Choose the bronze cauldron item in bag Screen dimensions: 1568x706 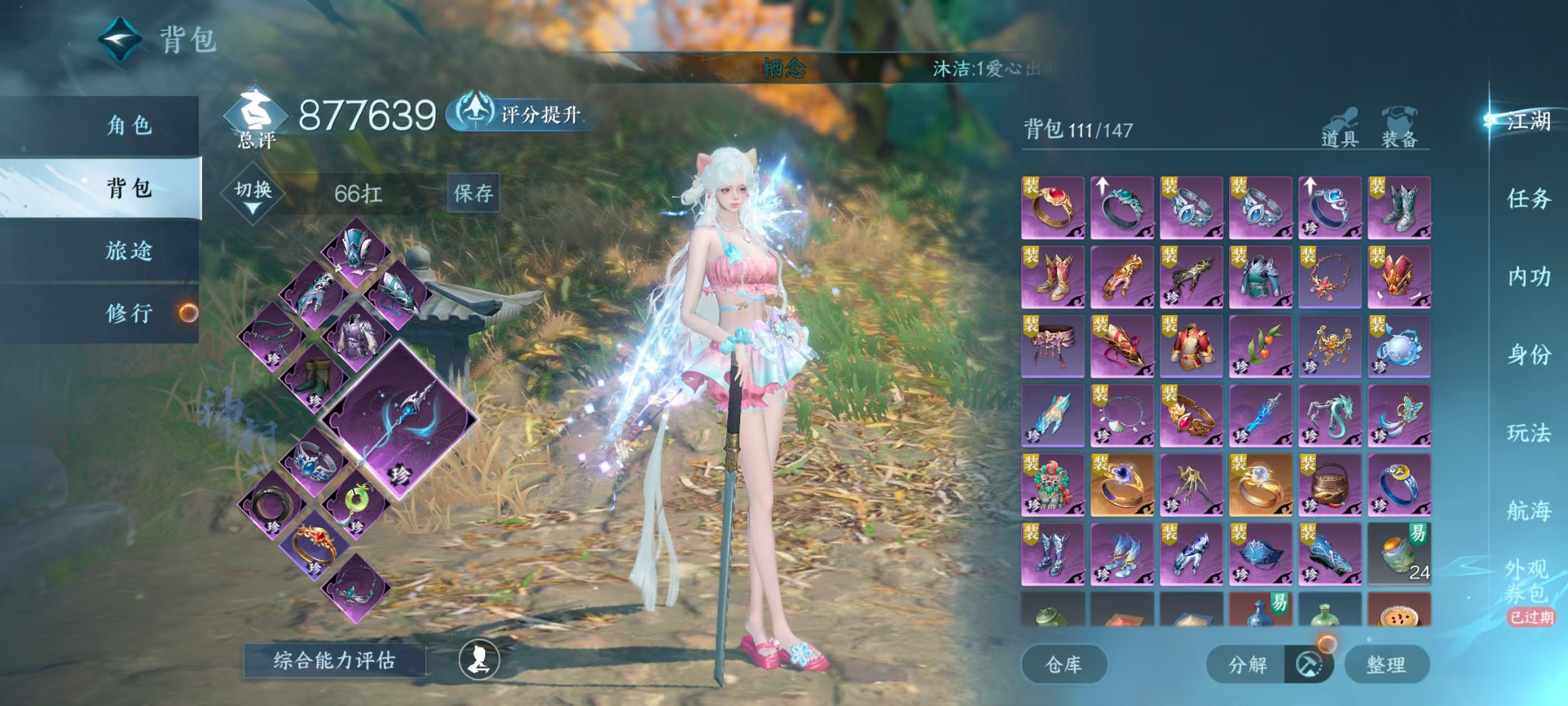1329,485
